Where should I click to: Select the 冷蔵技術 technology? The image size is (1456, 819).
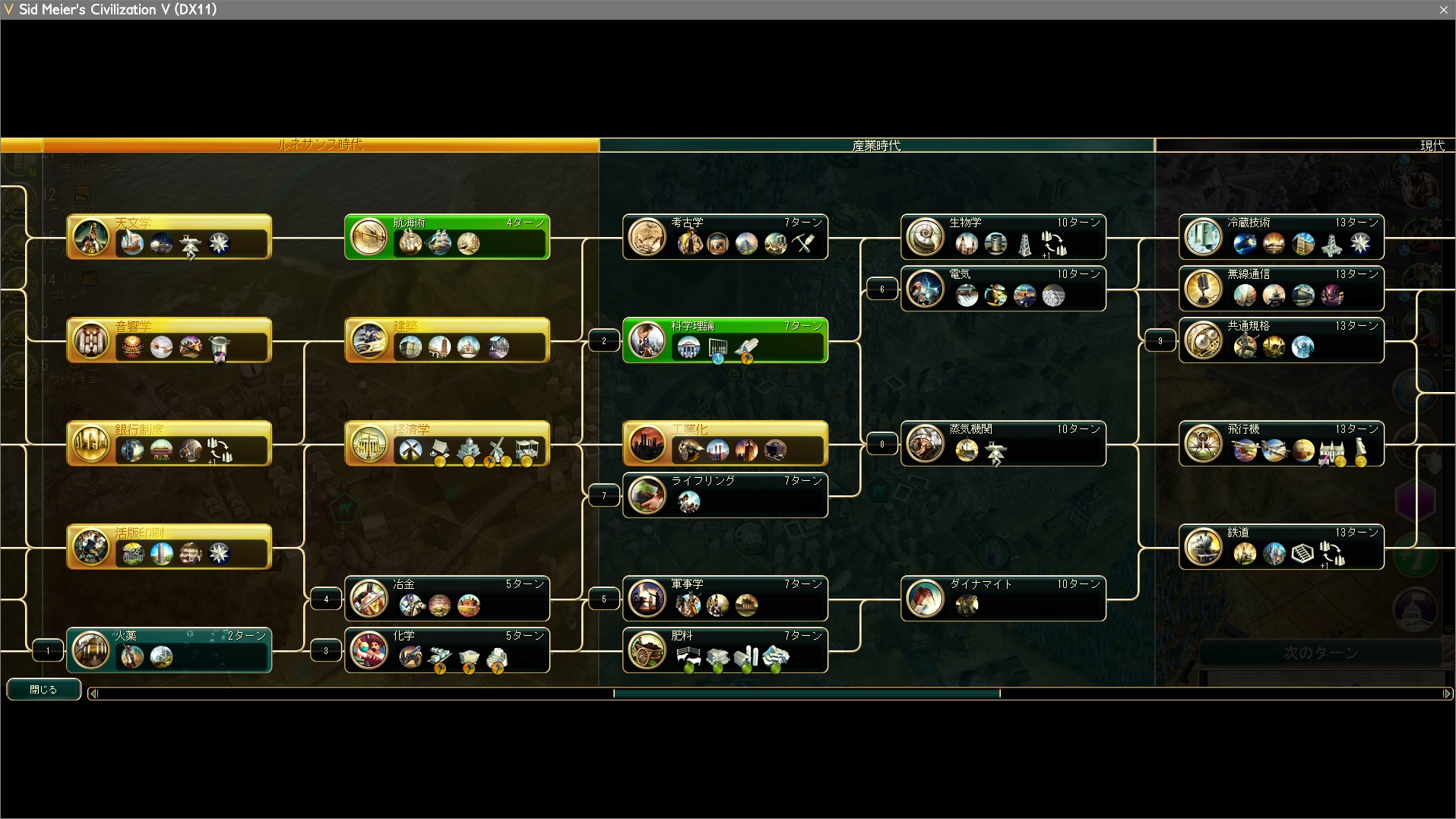point(1281,237)
